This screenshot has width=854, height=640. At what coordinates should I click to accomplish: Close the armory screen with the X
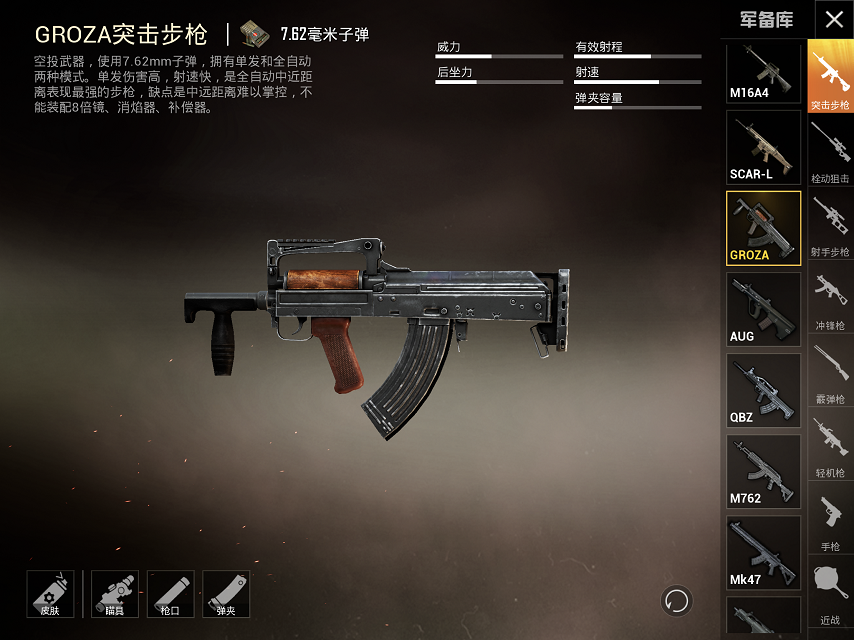pyautogui.click(x=833, y=19)
